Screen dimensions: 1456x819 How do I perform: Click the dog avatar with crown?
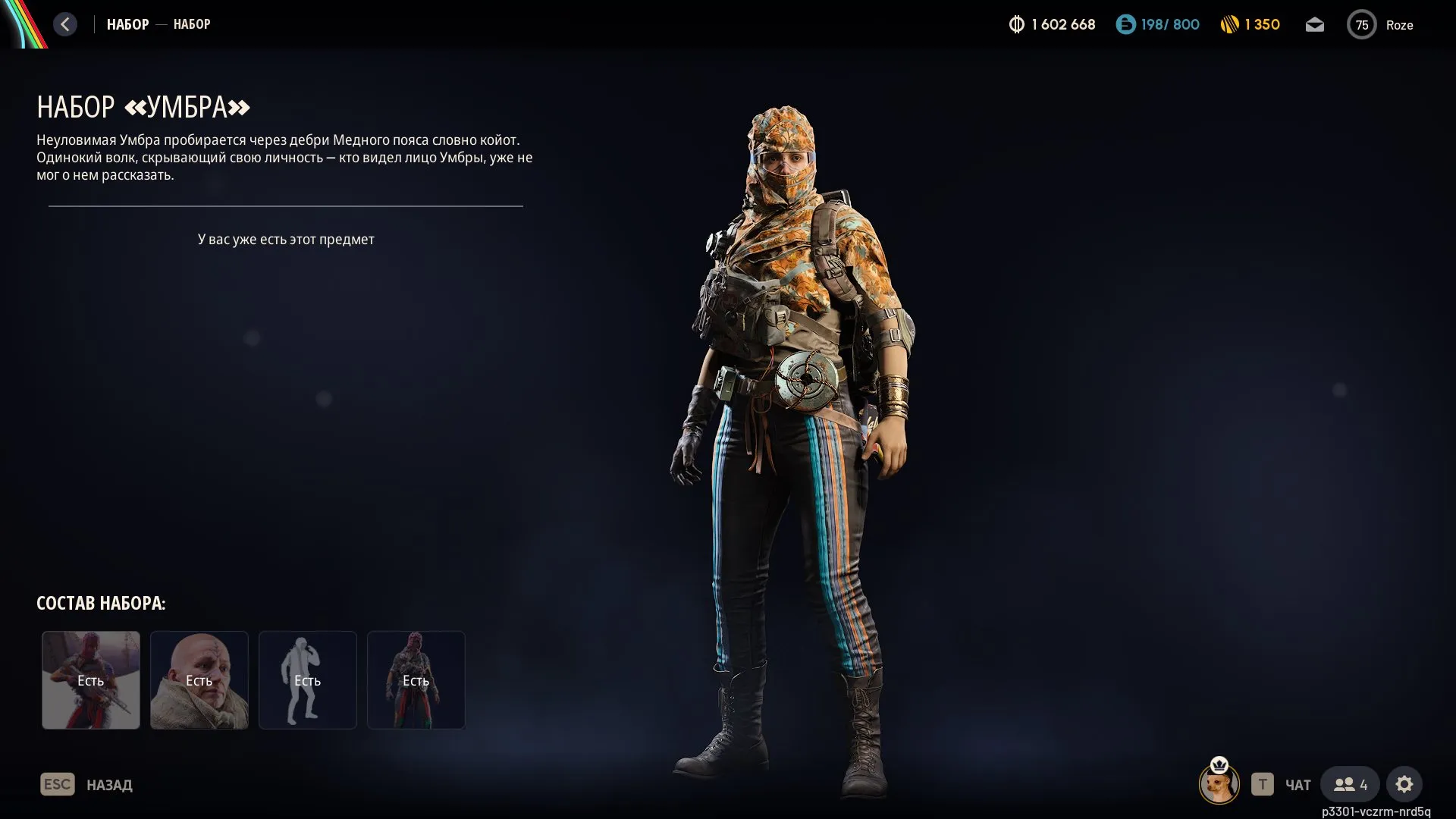tap(1219, 783)
